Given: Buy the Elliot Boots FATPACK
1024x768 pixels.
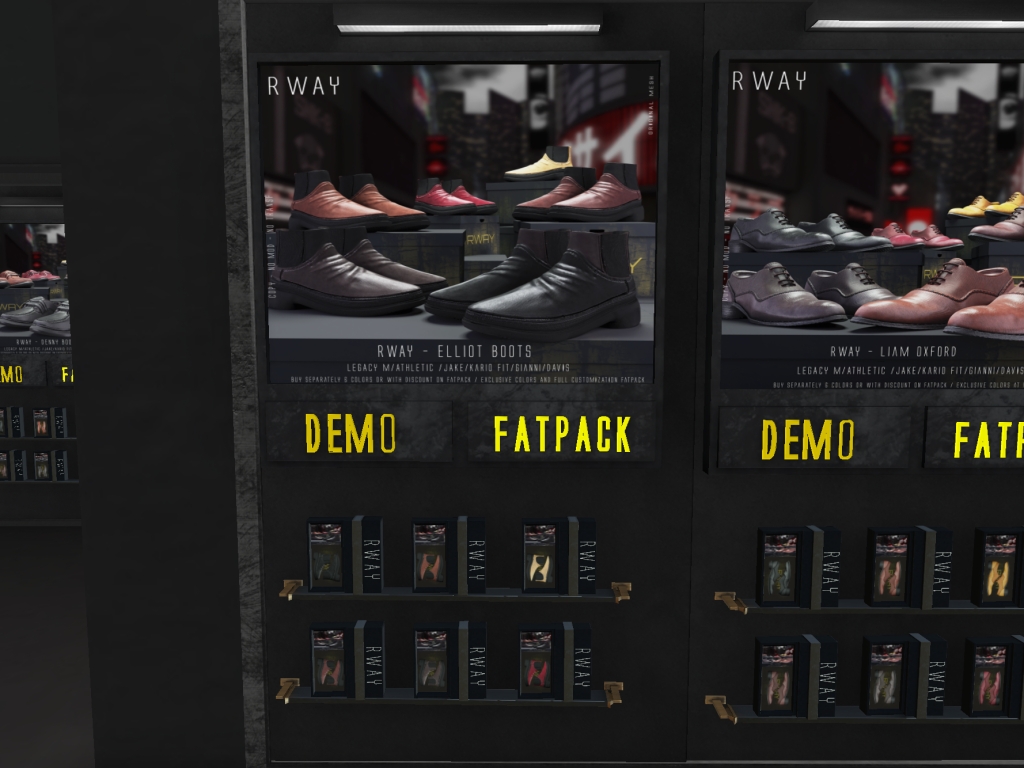Looking at the screenshot, I should [562, 433].
